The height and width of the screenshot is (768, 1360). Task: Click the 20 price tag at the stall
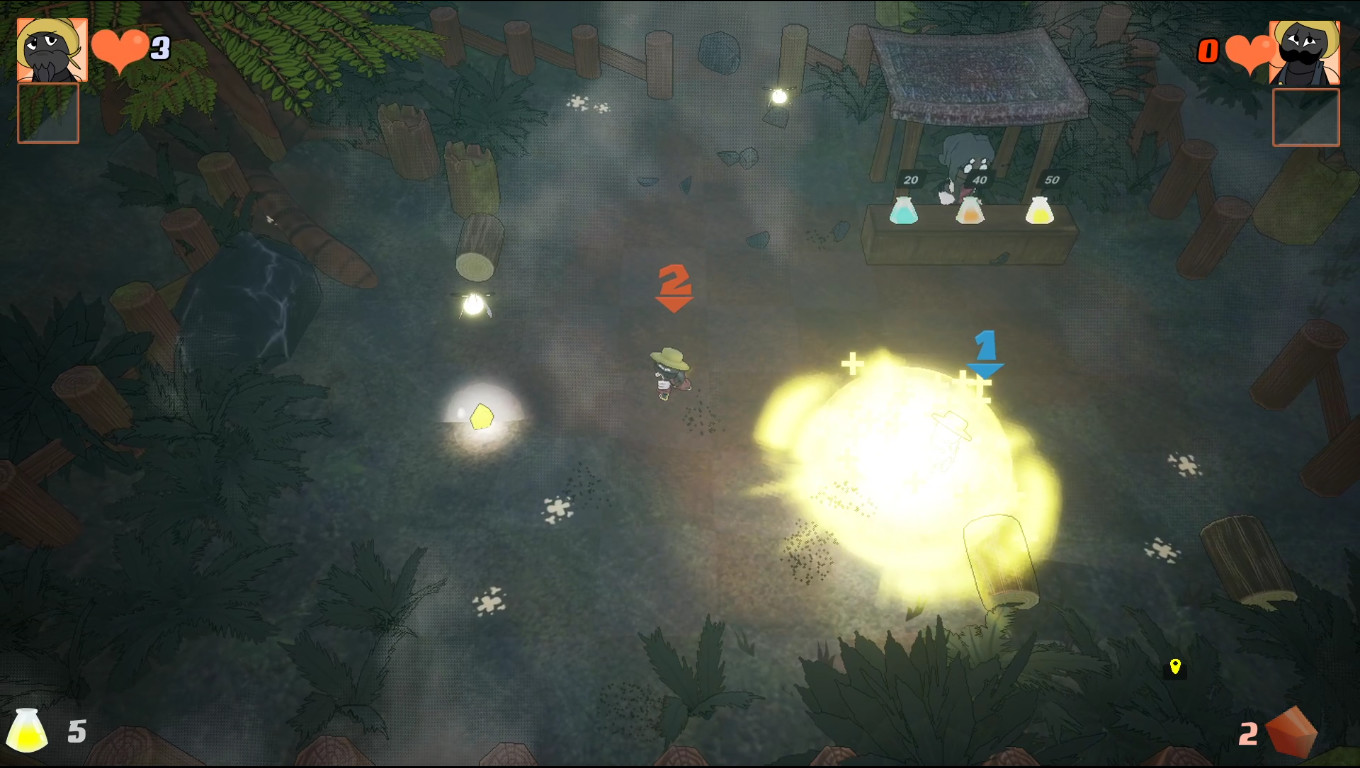(910, 181)
